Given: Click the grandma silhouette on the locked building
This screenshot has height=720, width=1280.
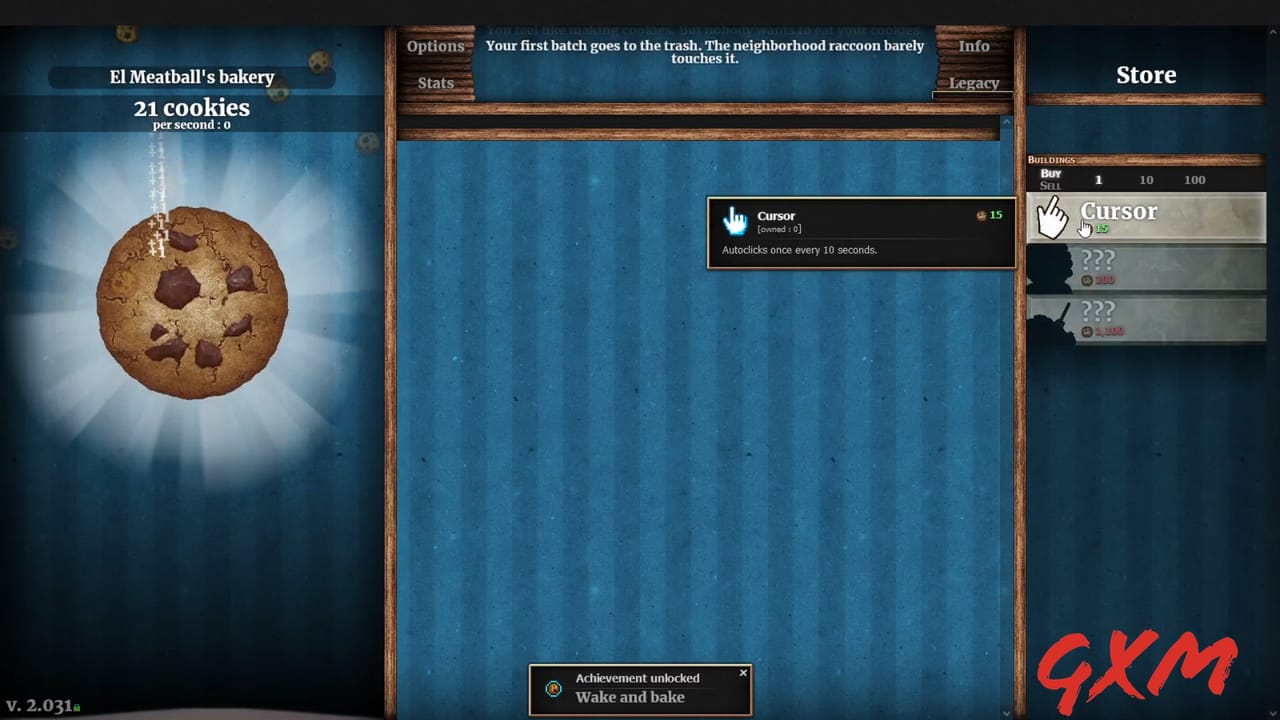Looking at the screenshot, I should tap(1048, 268).
